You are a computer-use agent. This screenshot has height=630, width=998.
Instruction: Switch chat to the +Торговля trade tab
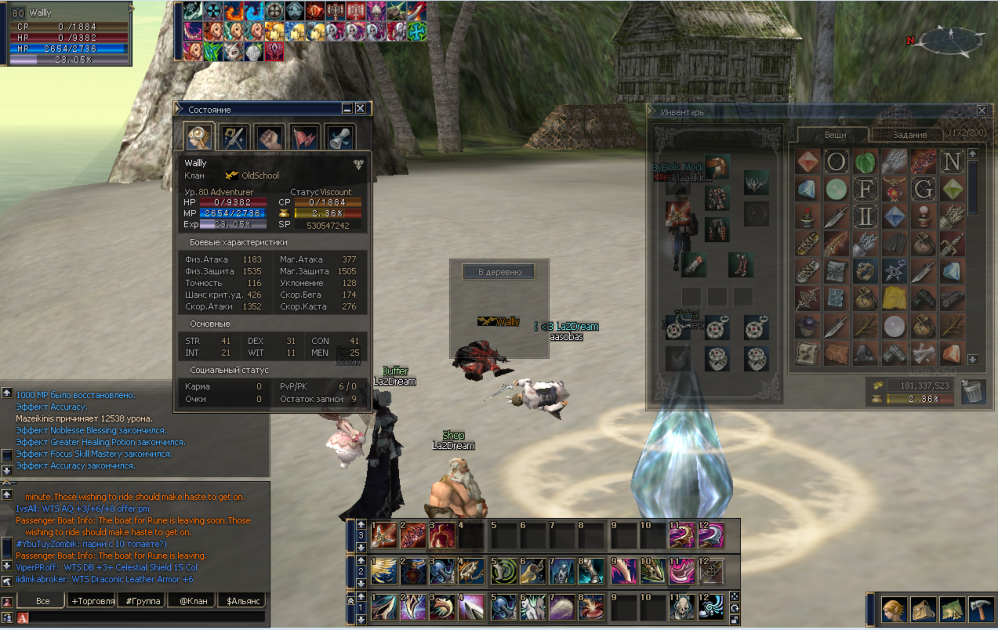94,601
